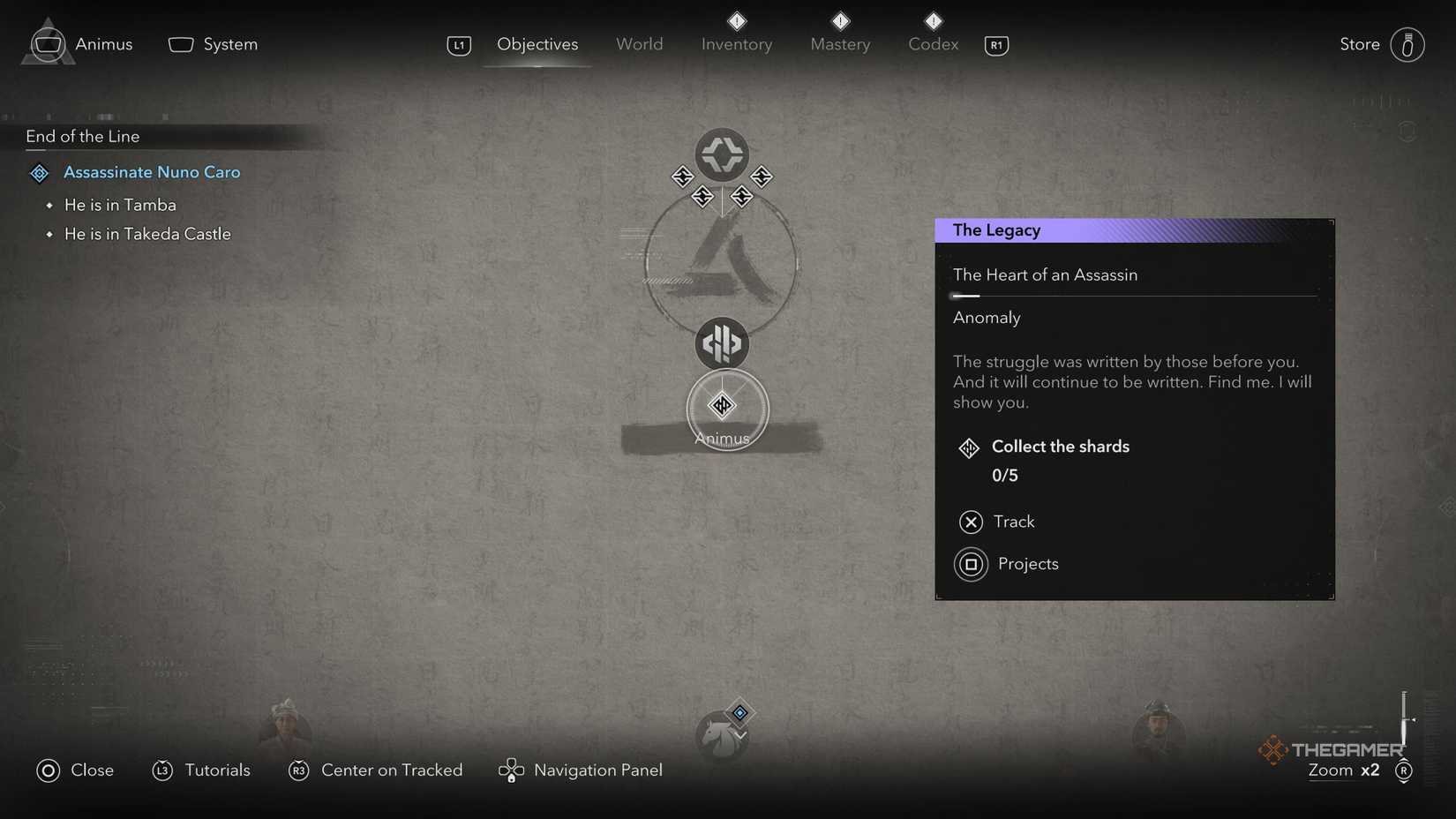The image size is (1456, 819).
Task: Expand the End of the Line quest header
Action: (82, 137)
